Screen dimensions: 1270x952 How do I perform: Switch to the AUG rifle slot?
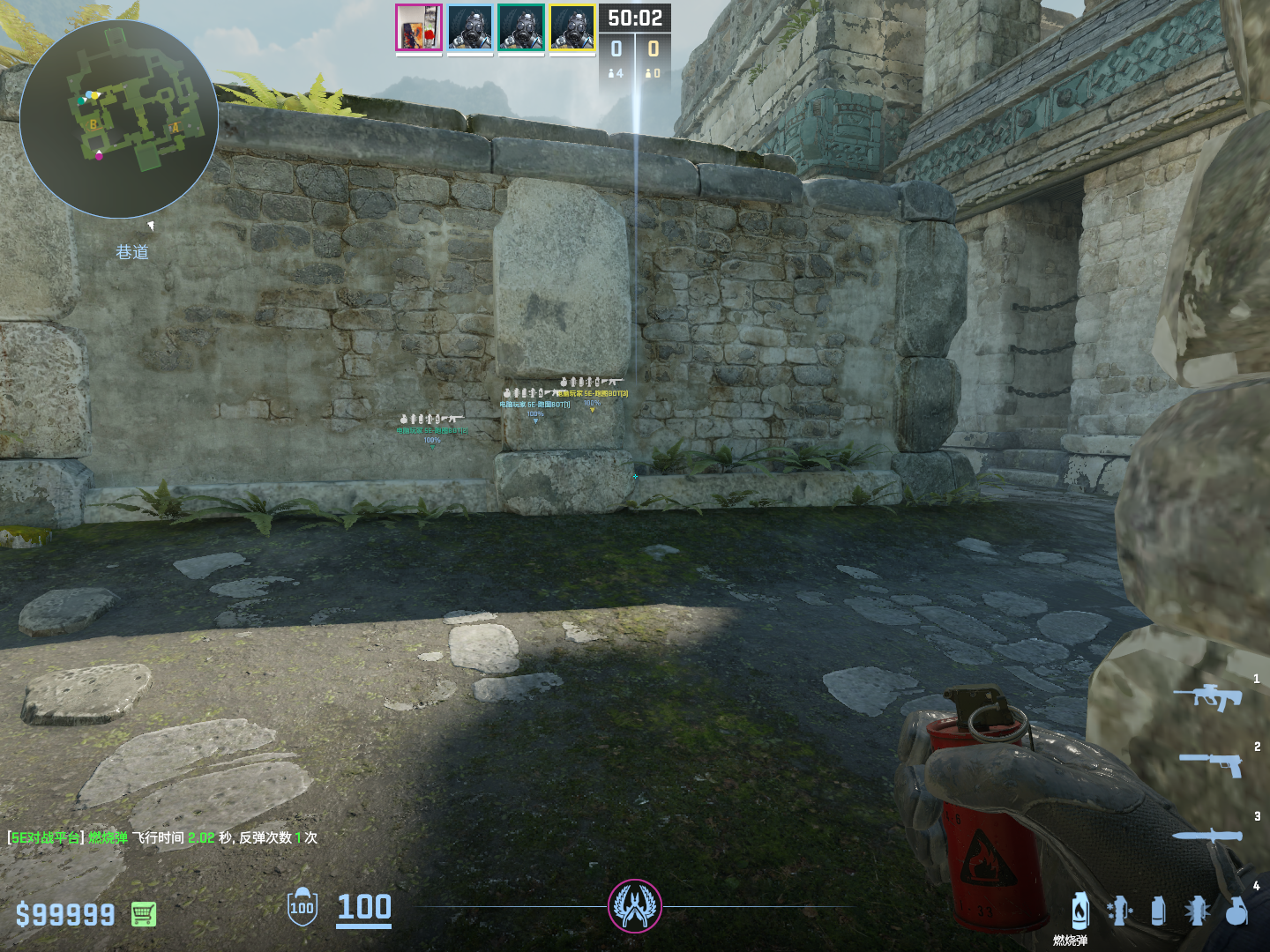click(1208, 696)
